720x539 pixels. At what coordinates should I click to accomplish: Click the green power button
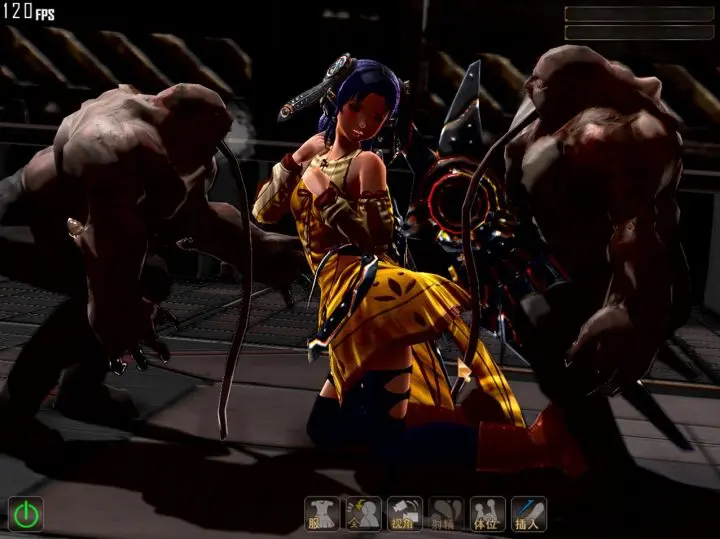26,514
